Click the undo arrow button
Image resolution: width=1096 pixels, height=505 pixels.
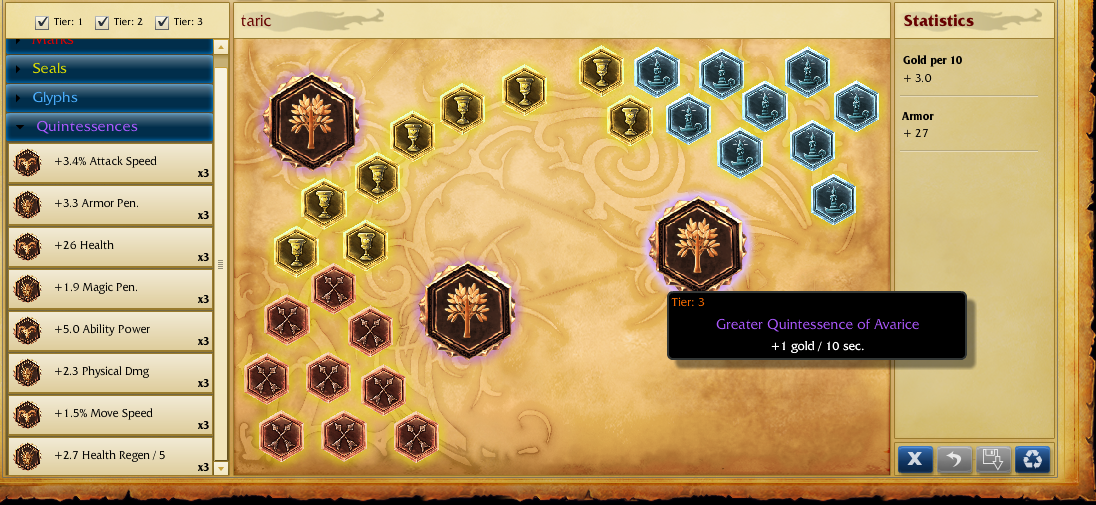click(x=954, y=459)
